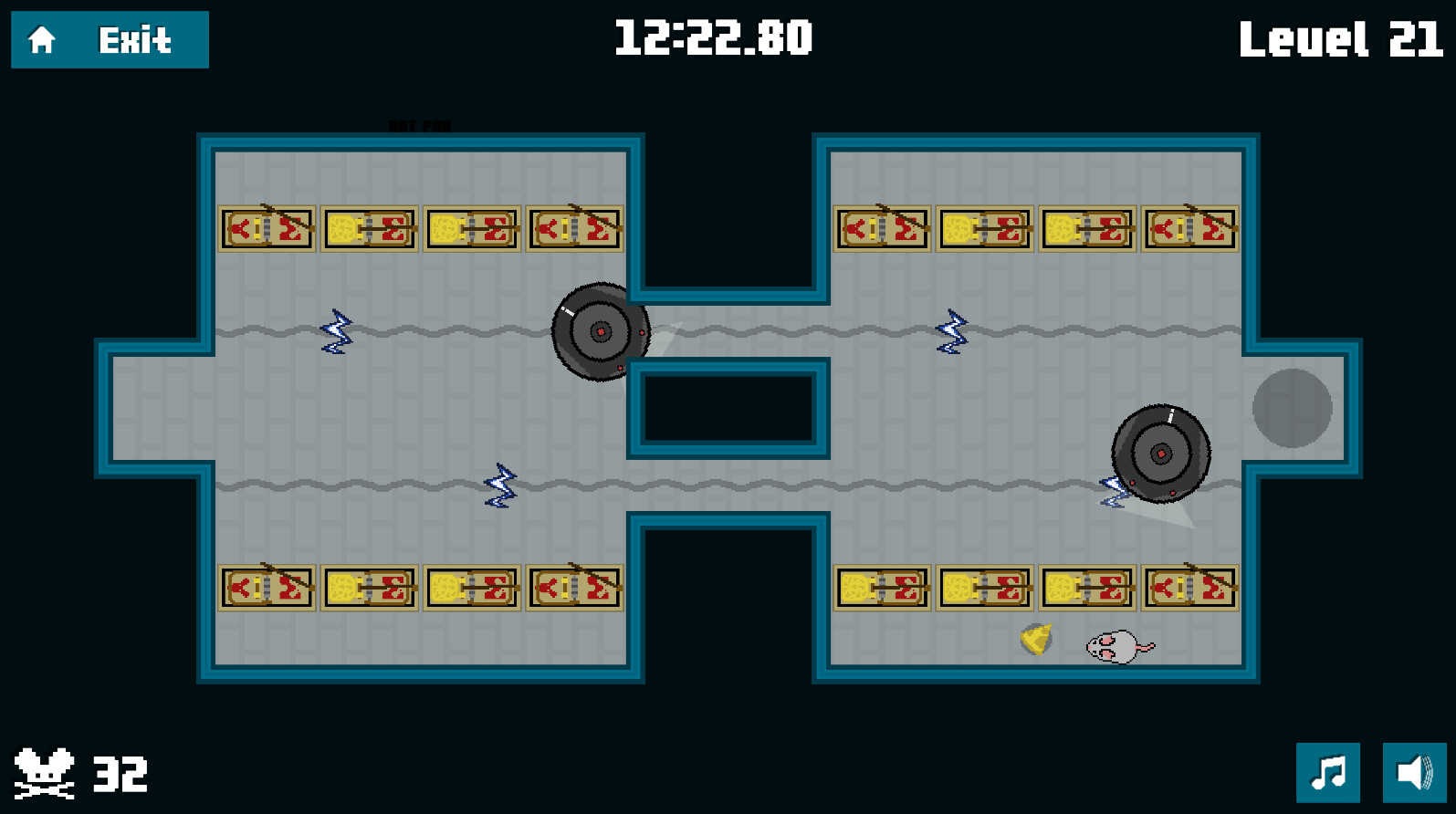Click the home icon inside the Exit button

pyautogui.click(x=40, y=40)
